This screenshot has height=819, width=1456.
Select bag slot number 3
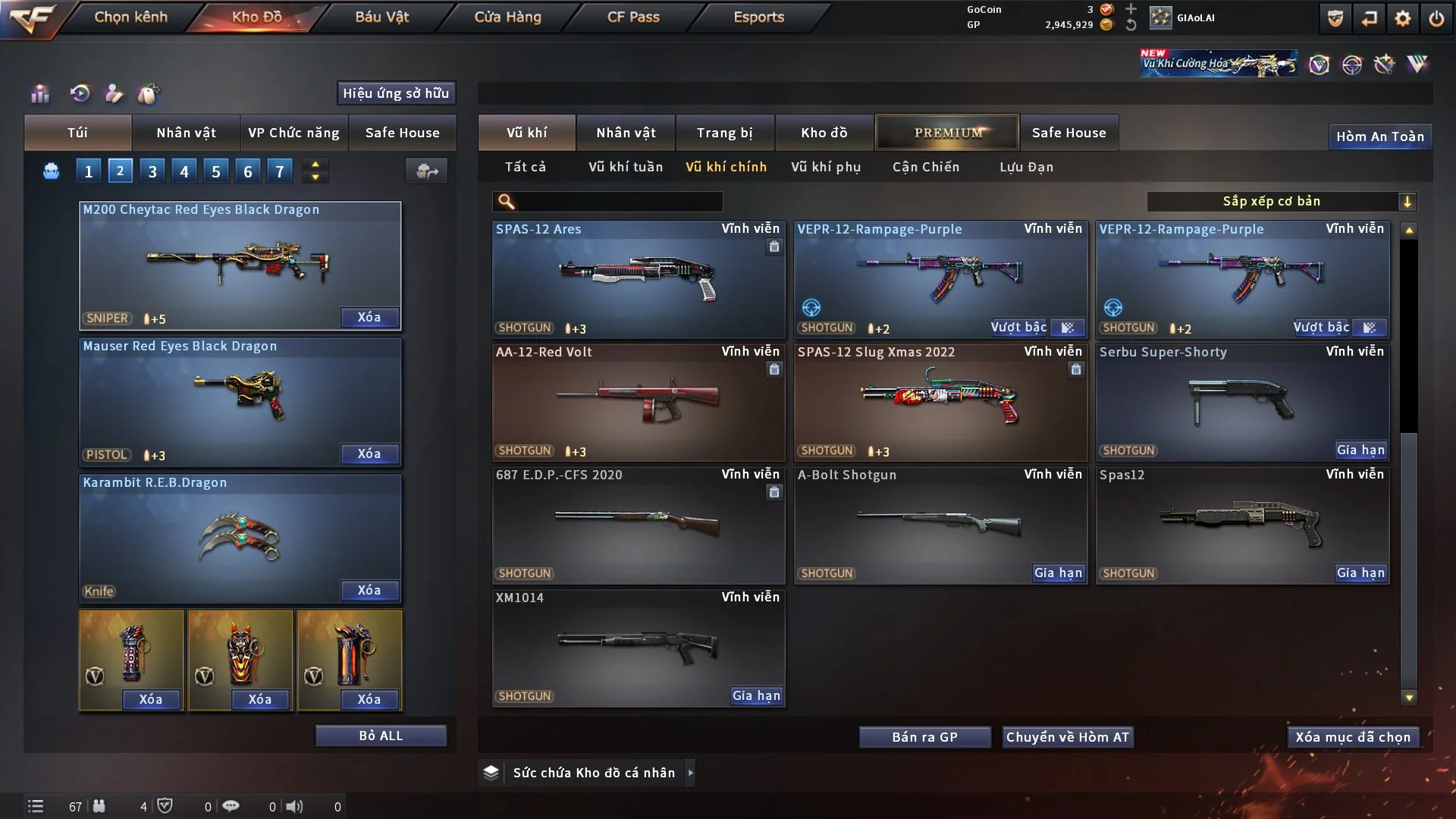pos(152,171)
